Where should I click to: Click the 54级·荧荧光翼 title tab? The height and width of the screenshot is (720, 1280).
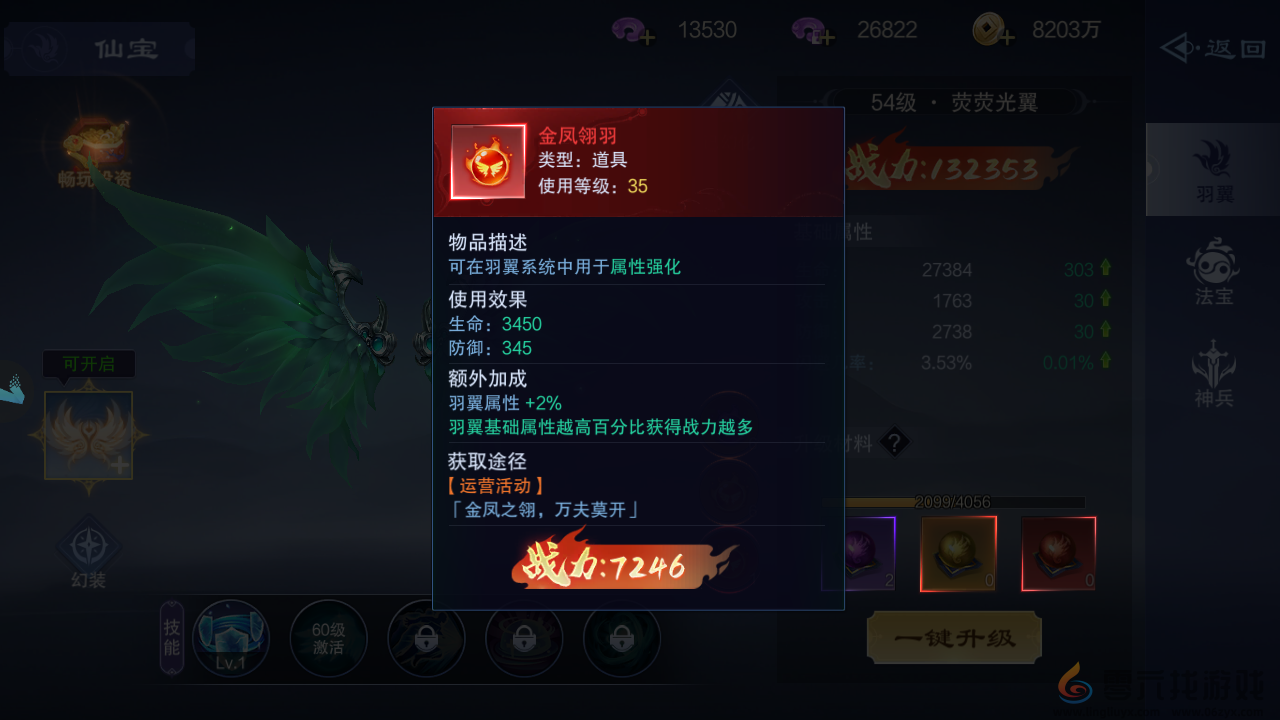[955, 102]
